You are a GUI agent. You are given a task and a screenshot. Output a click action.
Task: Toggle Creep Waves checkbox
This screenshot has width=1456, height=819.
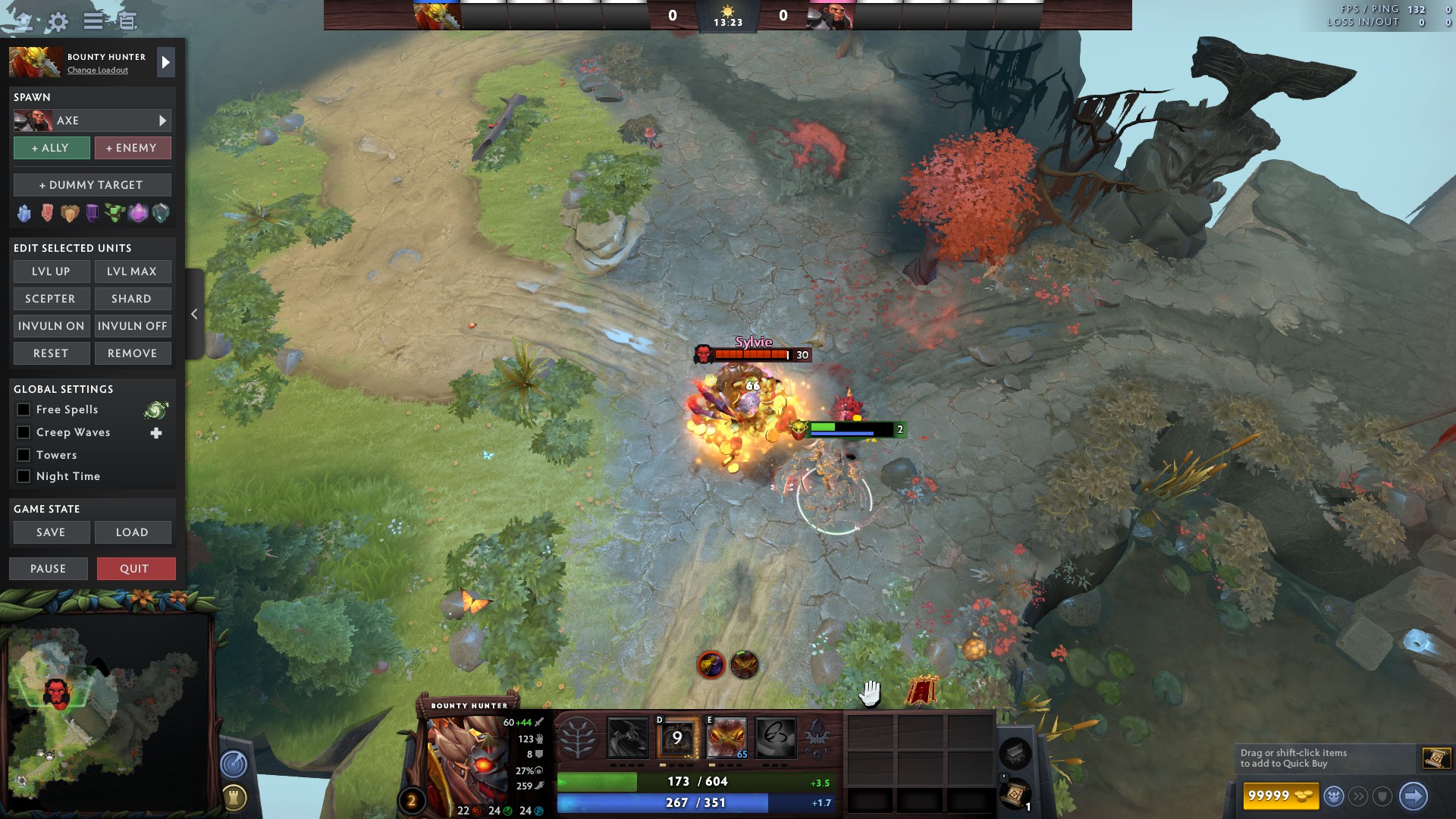tap(24, 432)
